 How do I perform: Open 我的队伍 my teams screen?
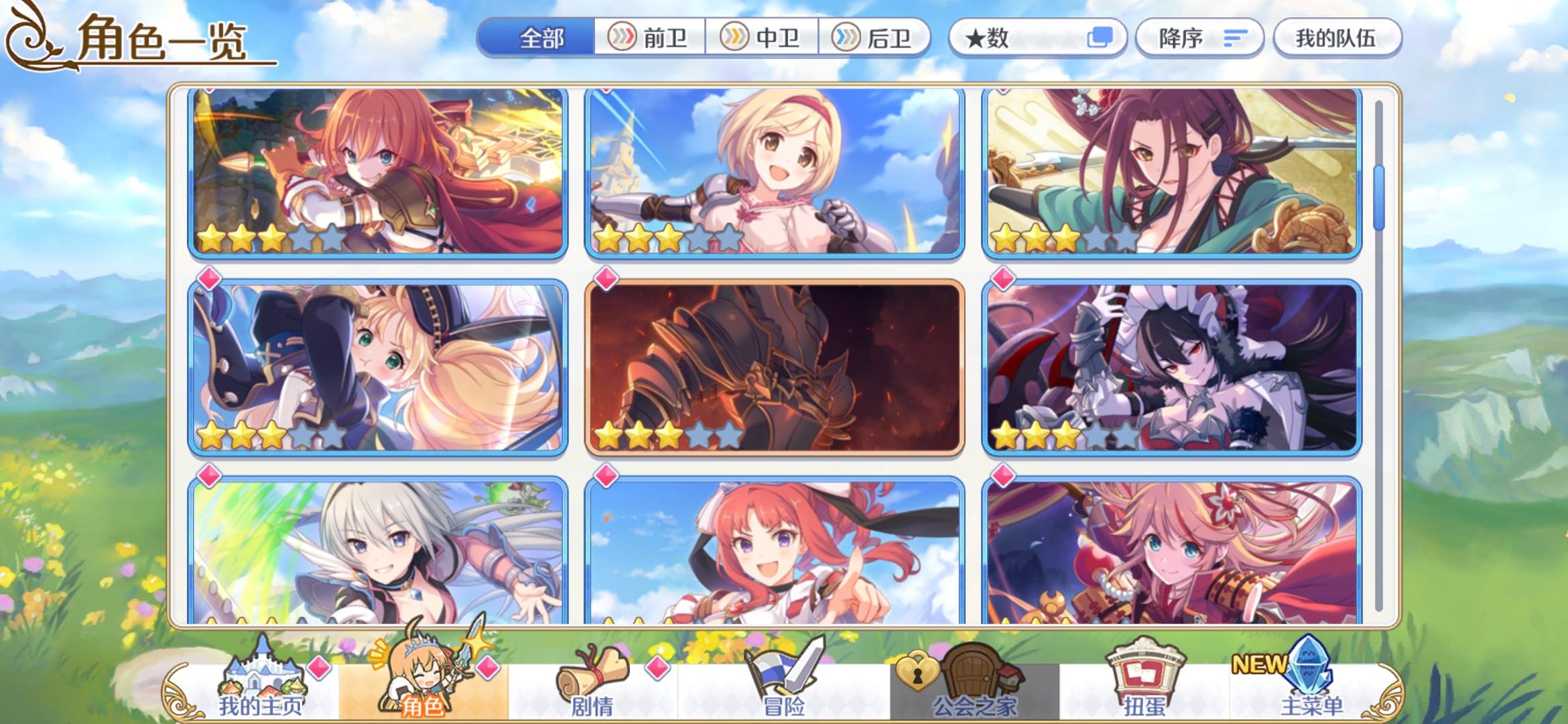tap(1336, 38)
